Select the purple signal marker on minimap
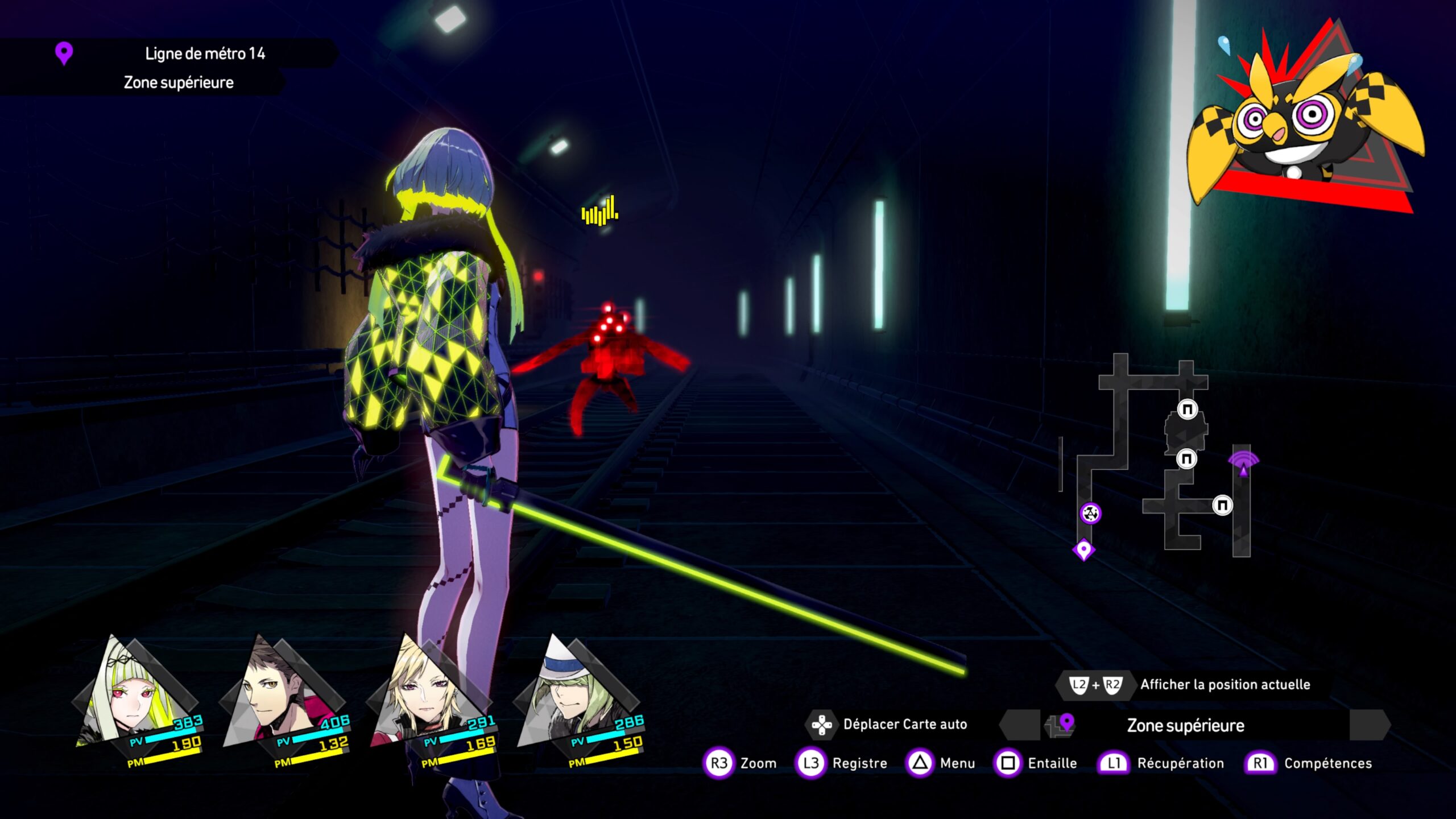Viewport: 1456px width, 819px height. pos(1243,462)
